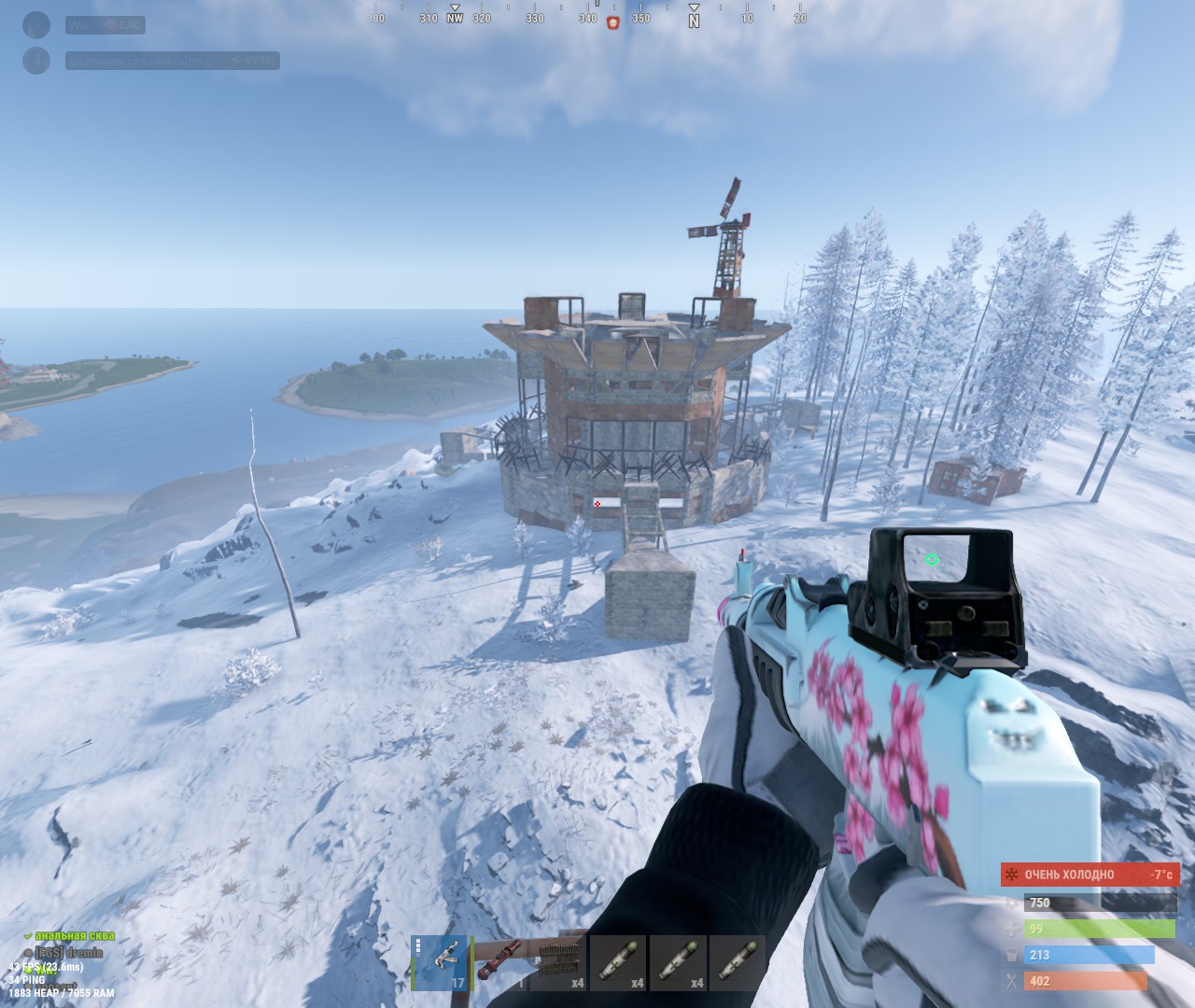Viewport: 1195px width, 1008px height.
Task: Click the Ww. voice speaker avatar
Action: 36,25
